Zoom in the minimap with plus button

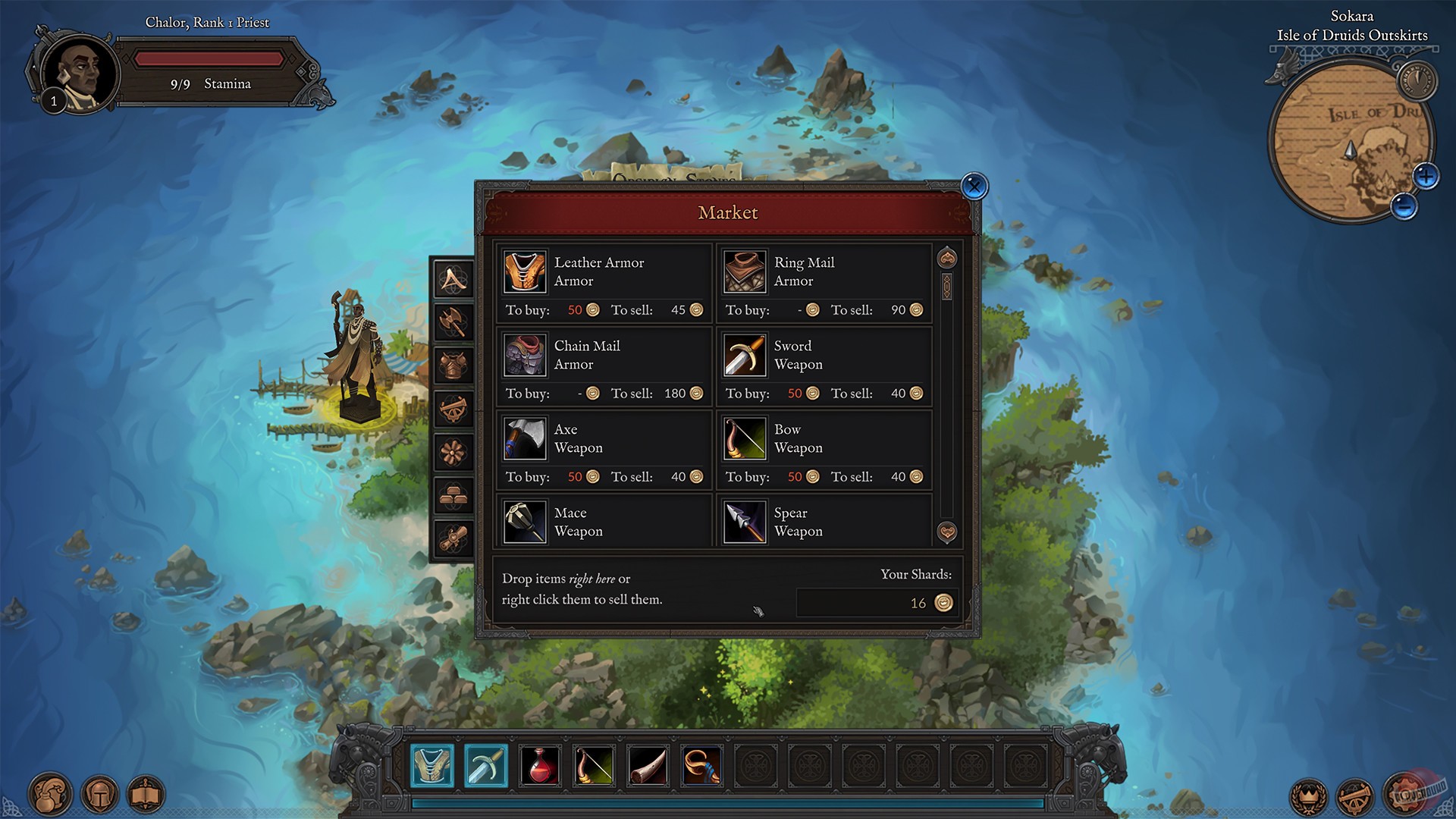[1426, 177]
